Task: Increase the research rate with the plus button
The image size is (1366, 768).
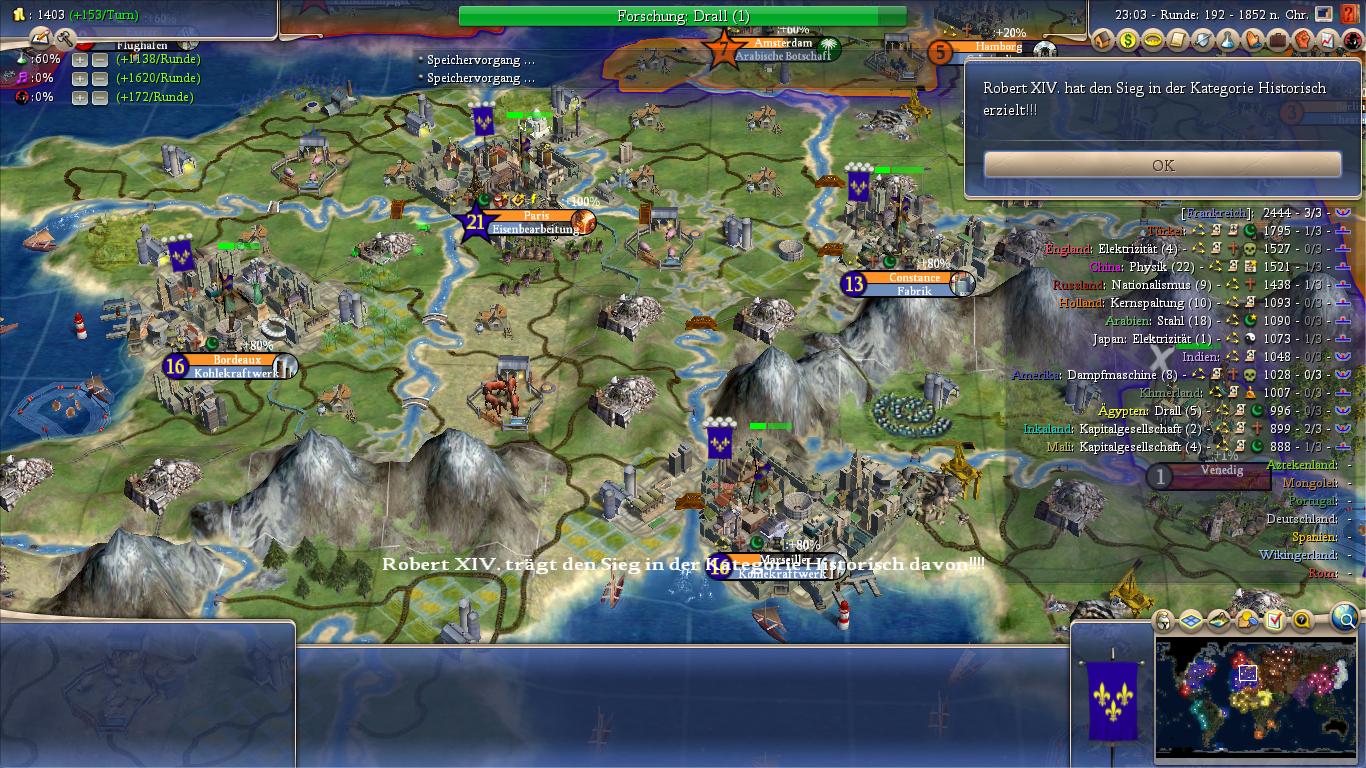Action: click(79, 59)
